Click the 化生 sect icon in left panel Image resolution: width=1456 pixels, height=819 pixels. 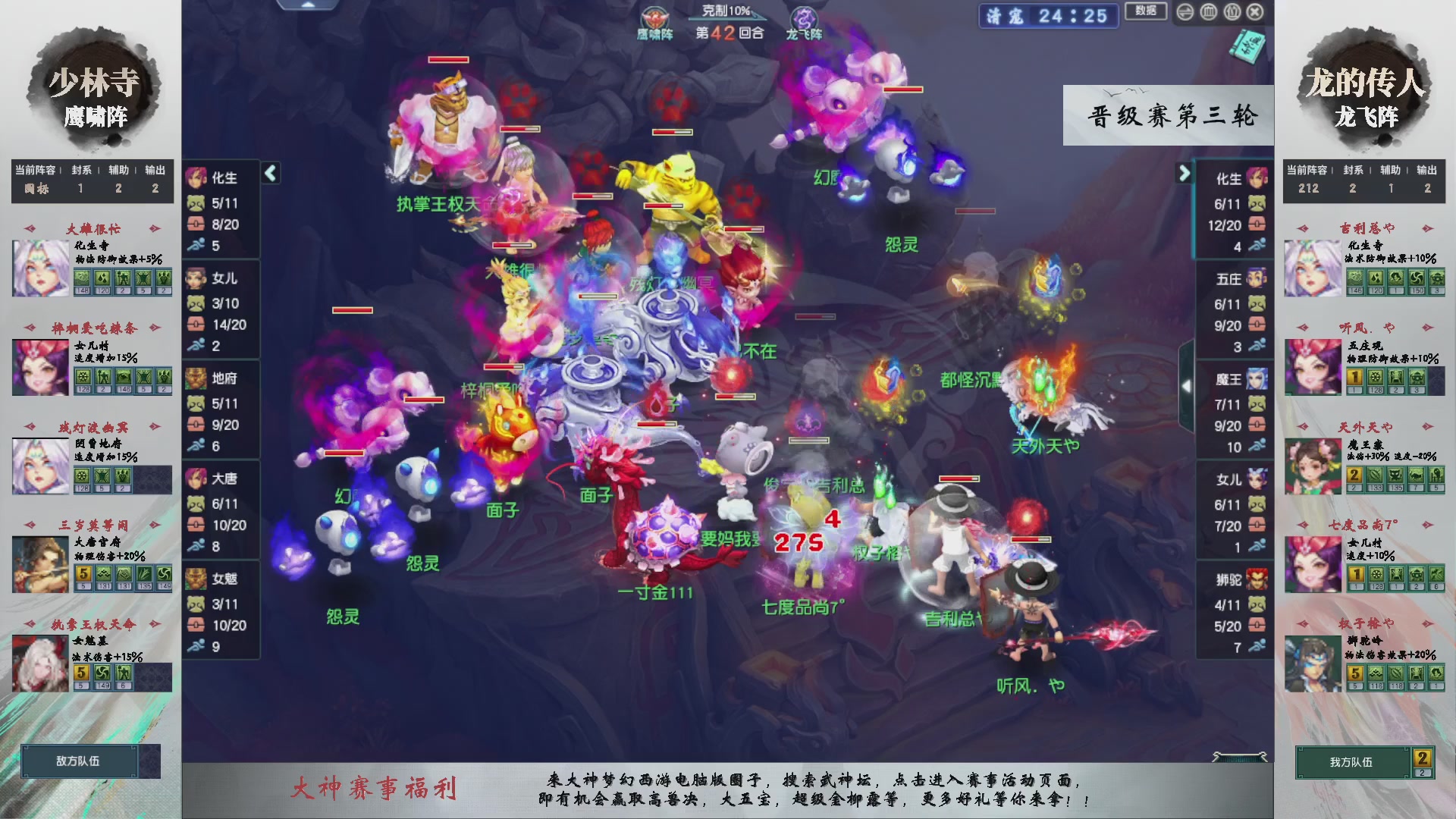(197, 178)
